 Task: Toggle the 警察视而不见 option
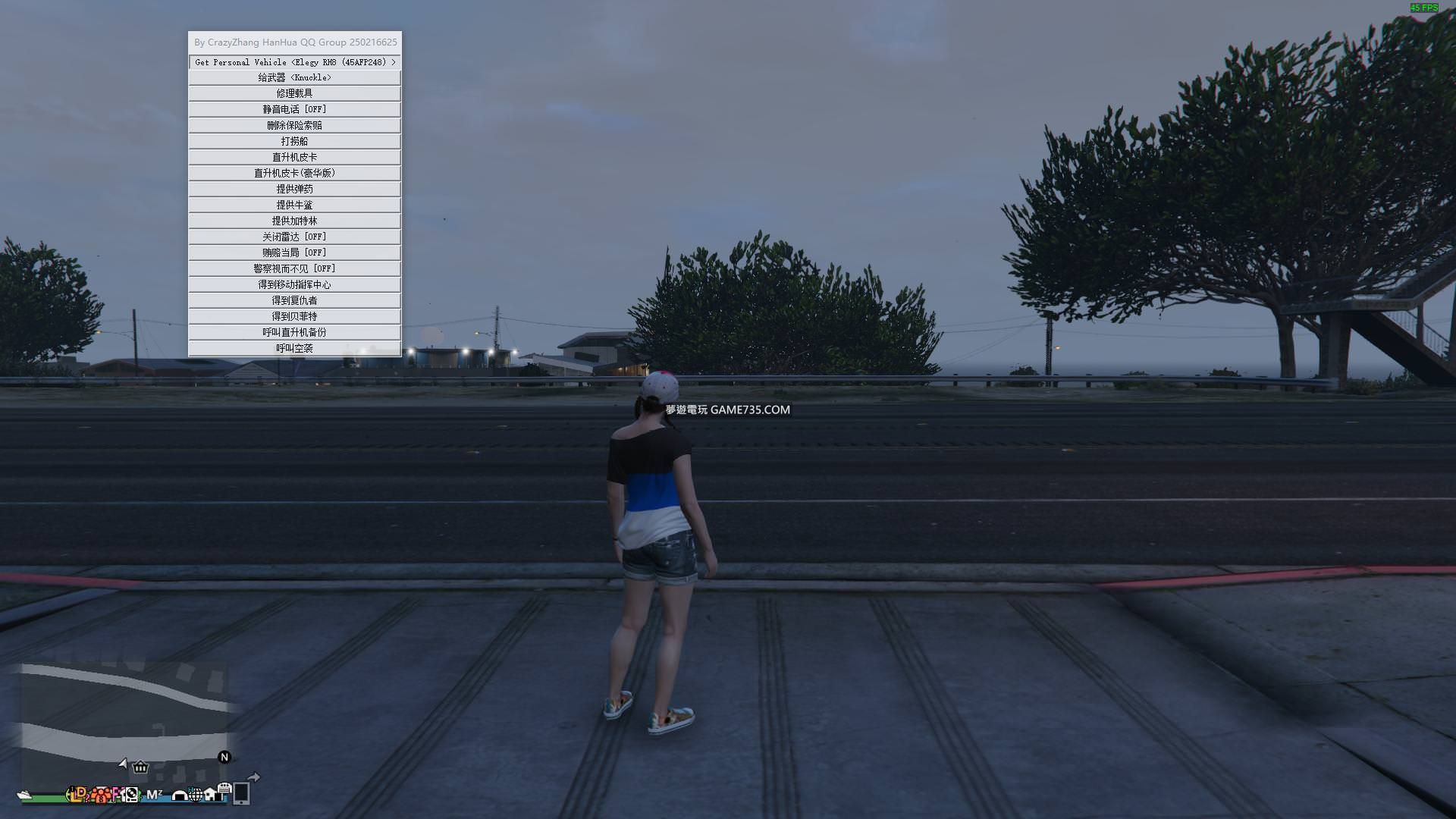pos(294,268)
